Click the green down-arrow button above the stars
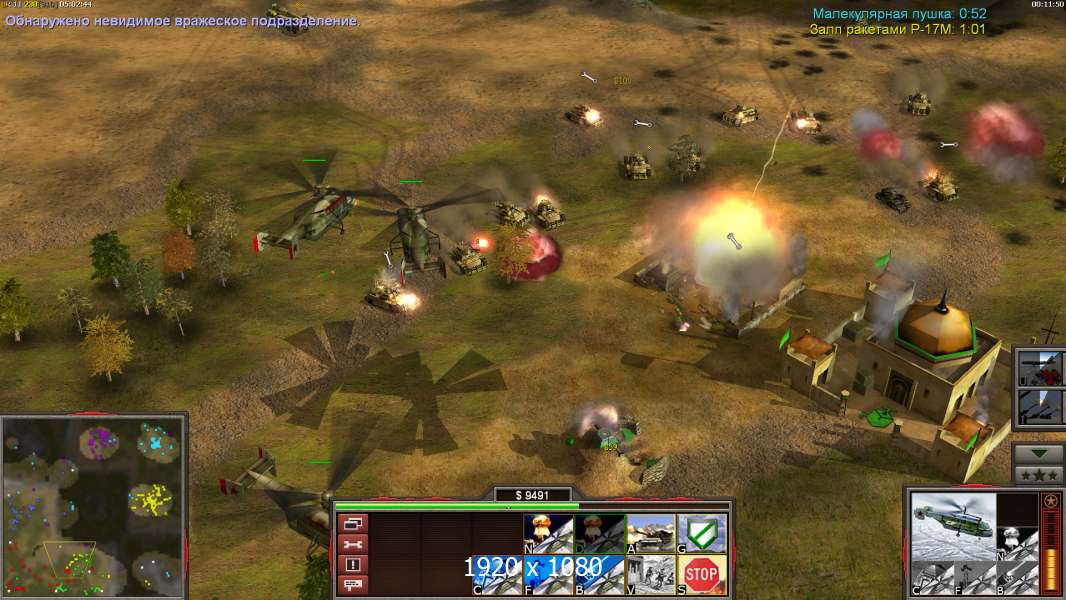Image resolution: width=1066 pixels, height=600 pixels. (1039, 453)
